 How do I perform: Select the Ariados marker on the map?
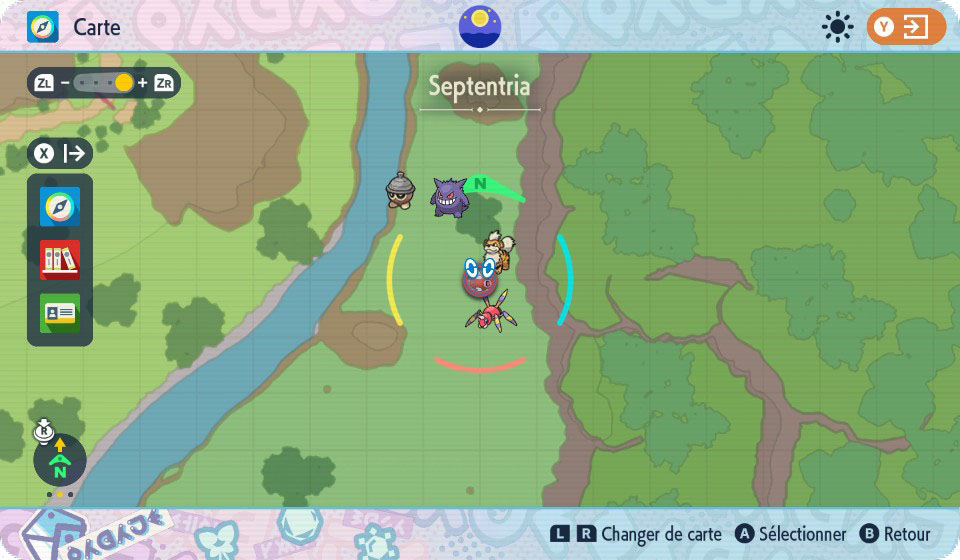487,309
